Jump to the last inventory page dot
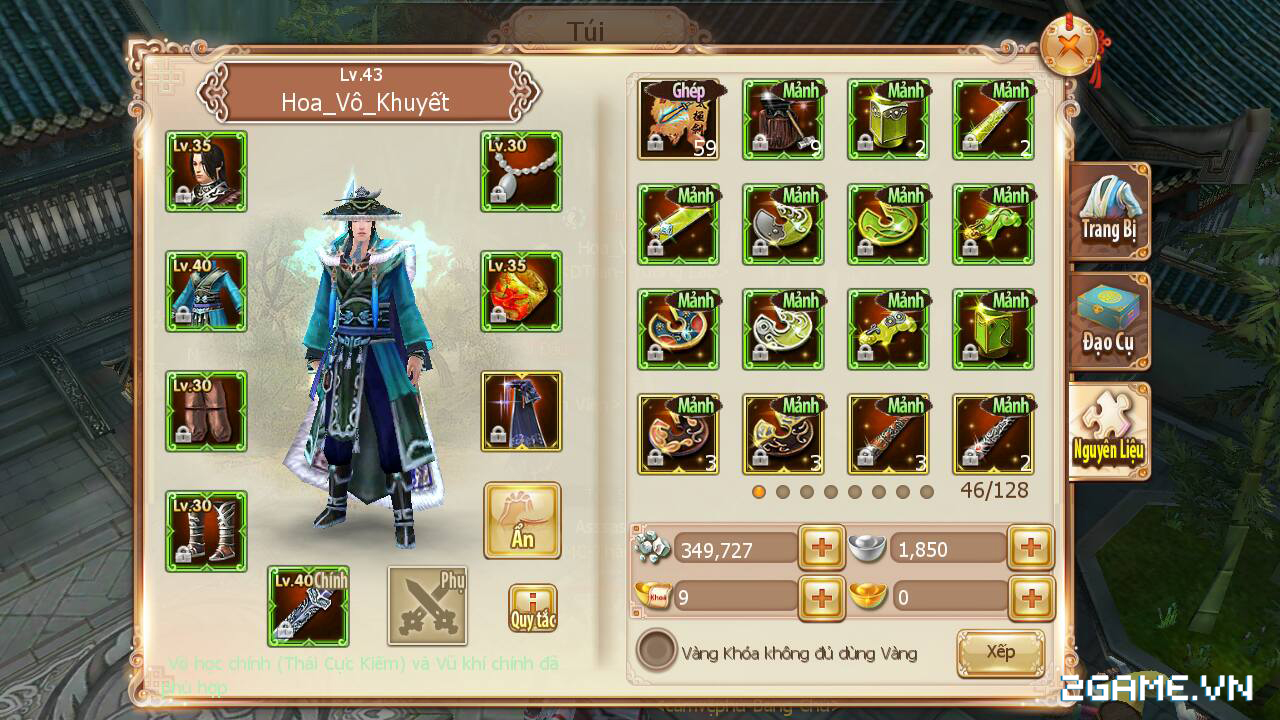The height and width of the screenshot is (720, 1280). (928, 491)
